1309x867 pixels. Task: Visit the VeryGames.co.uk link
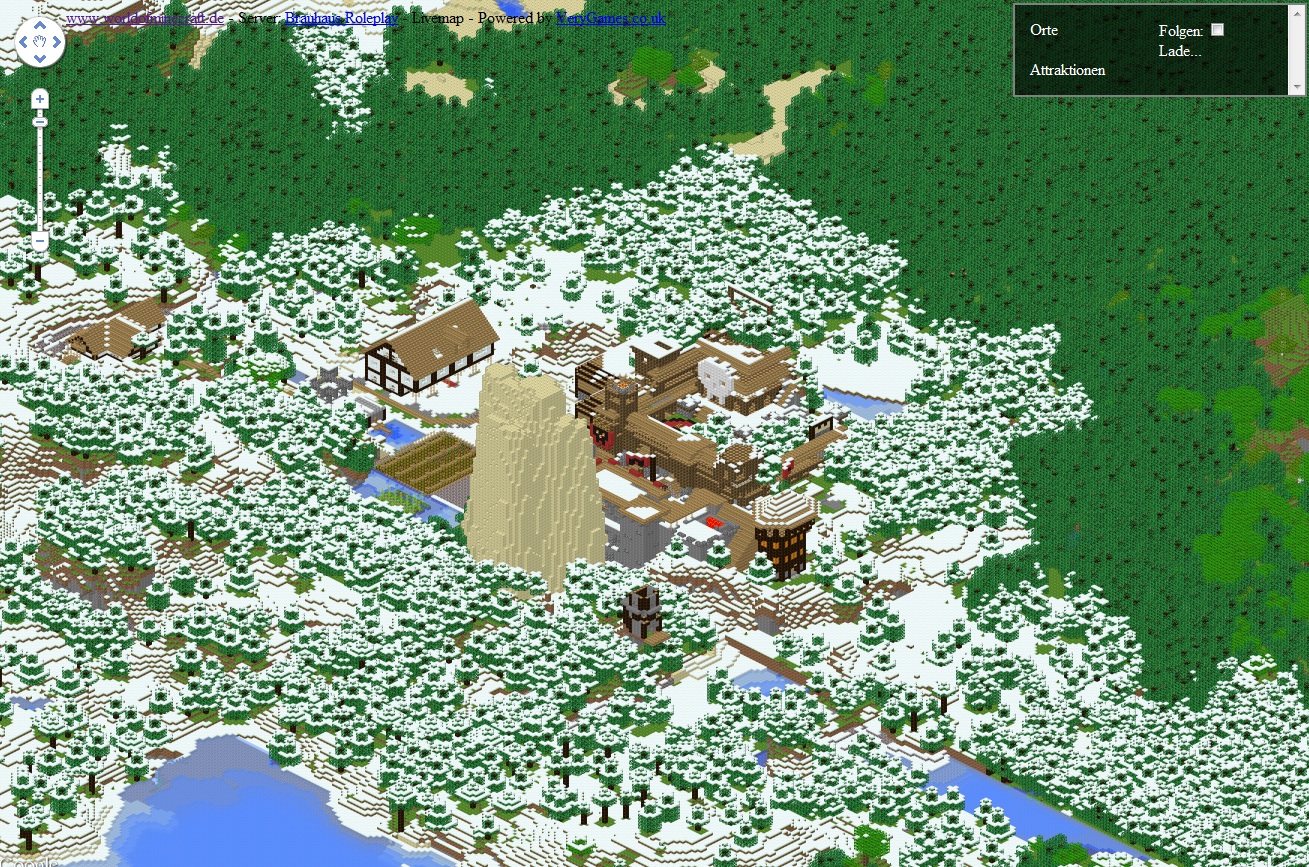(610, 18)
